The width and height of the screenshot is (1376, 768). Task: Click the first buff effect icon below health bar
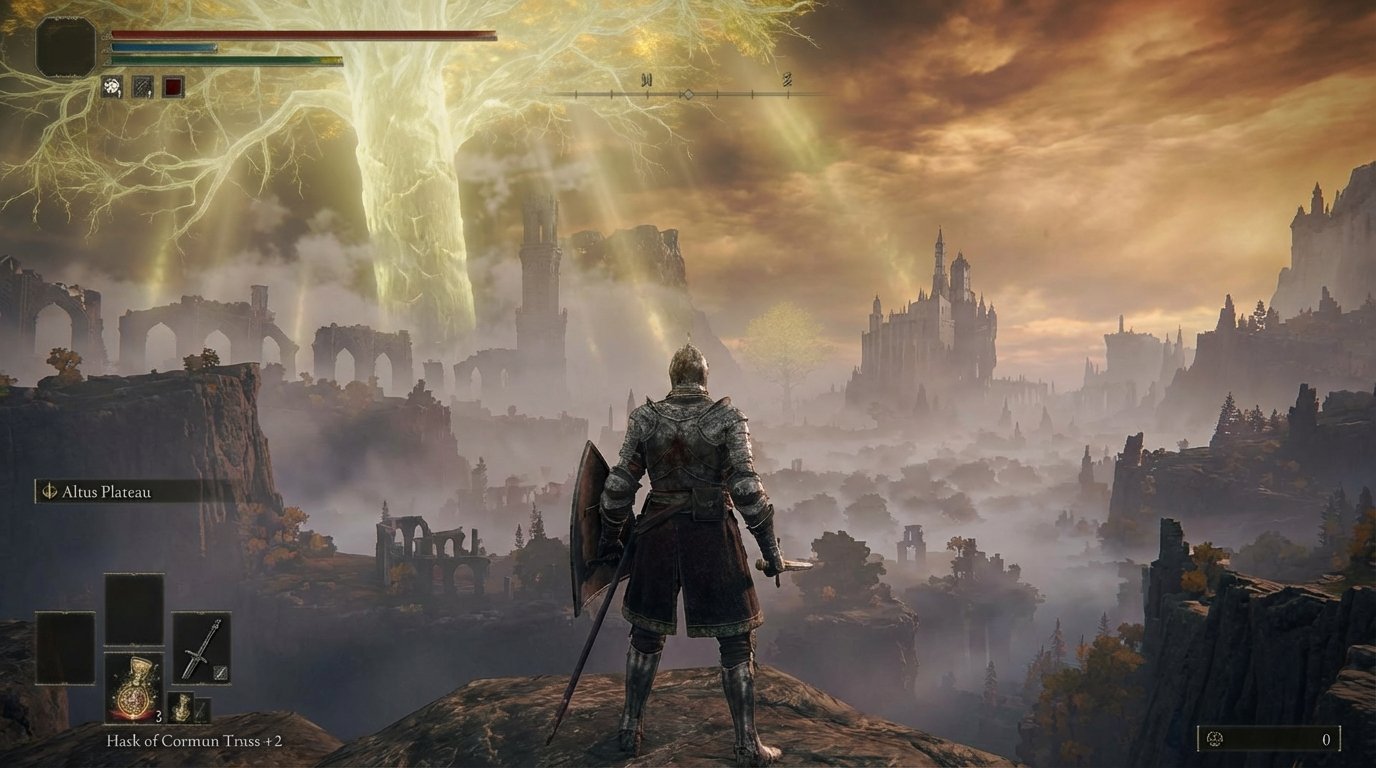(111, 85)
